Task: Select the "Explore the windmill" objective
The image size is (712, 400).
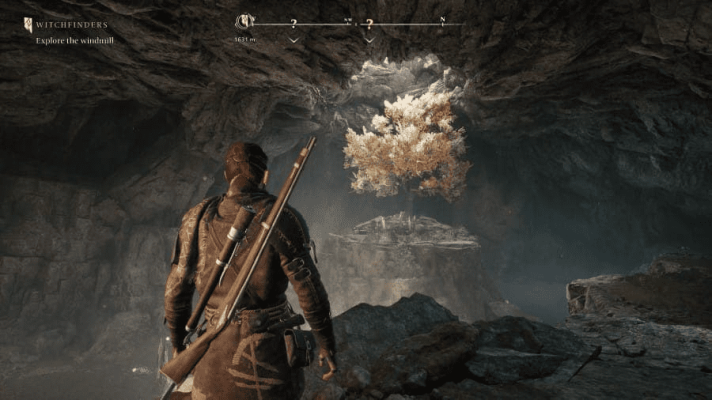Action: [73, 41]
